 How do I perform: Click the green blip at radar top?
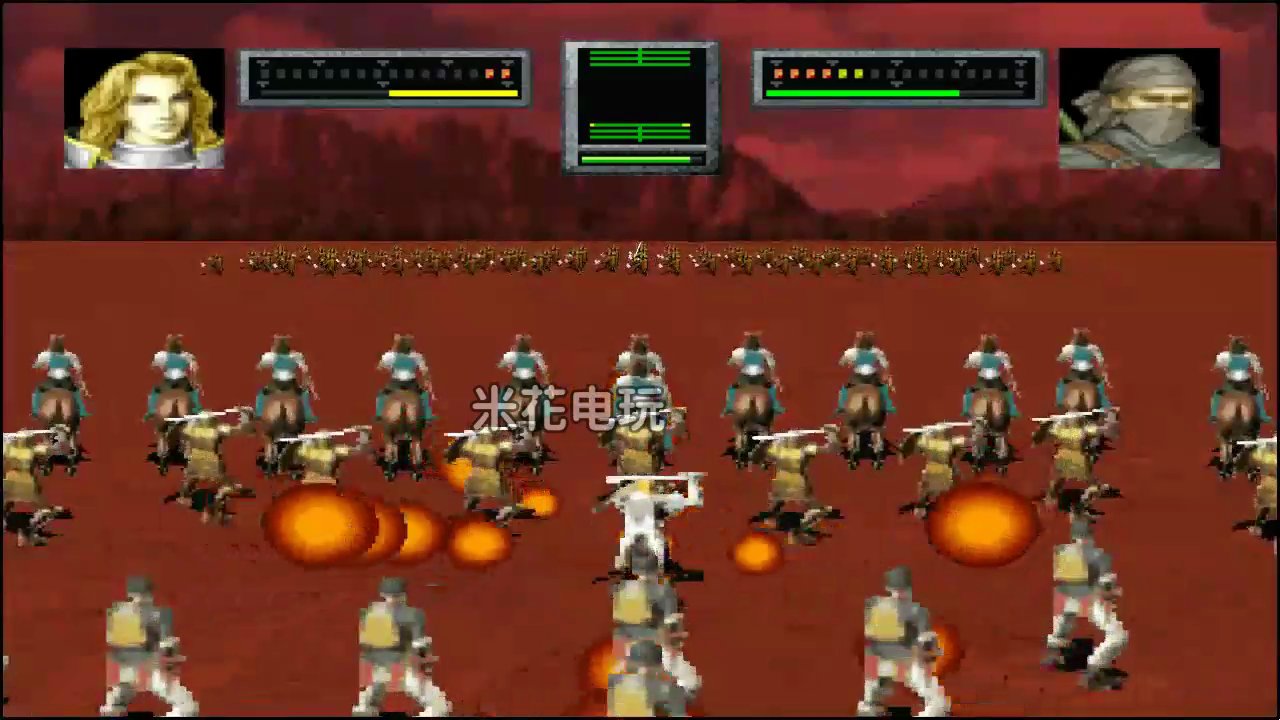point(638,57)
